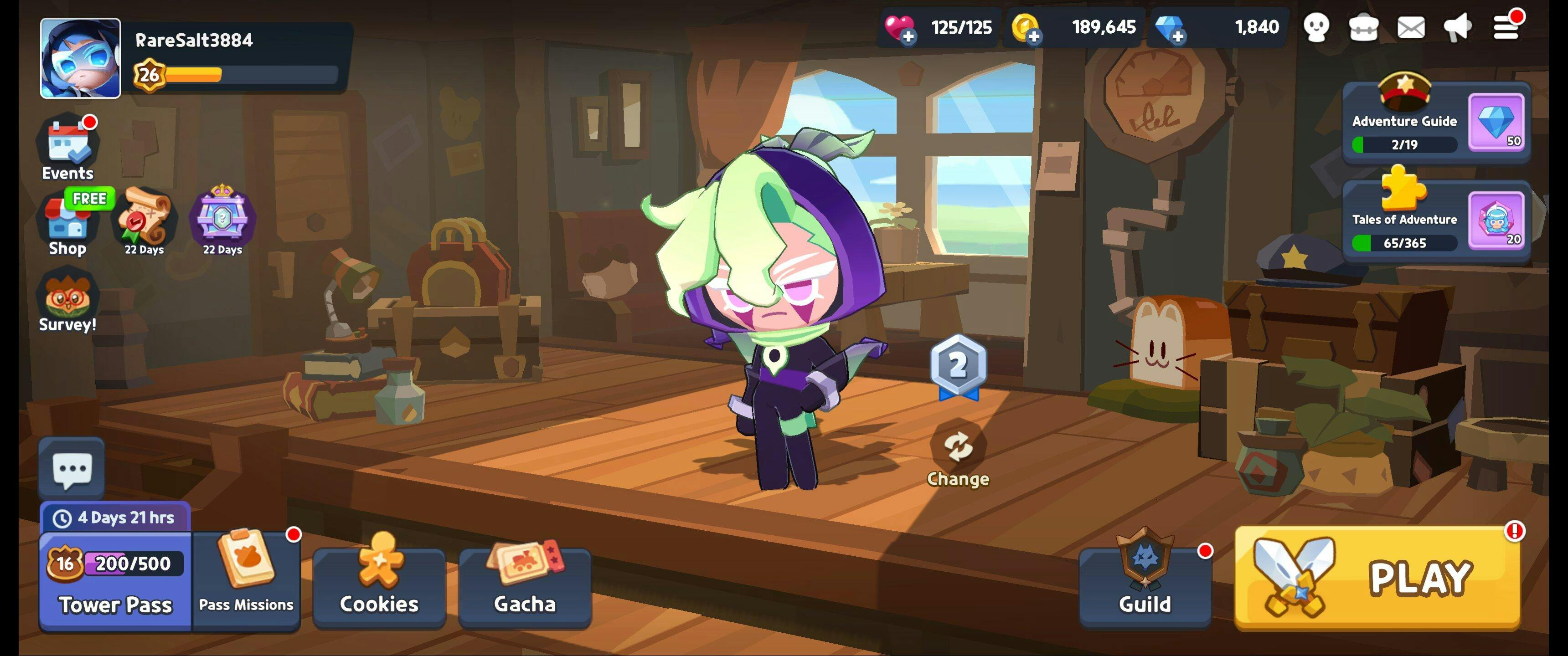Start a match with the PLAY button
Image resolution: width=1568 pixels, height=656 pixels.
tap(1377, 578)
